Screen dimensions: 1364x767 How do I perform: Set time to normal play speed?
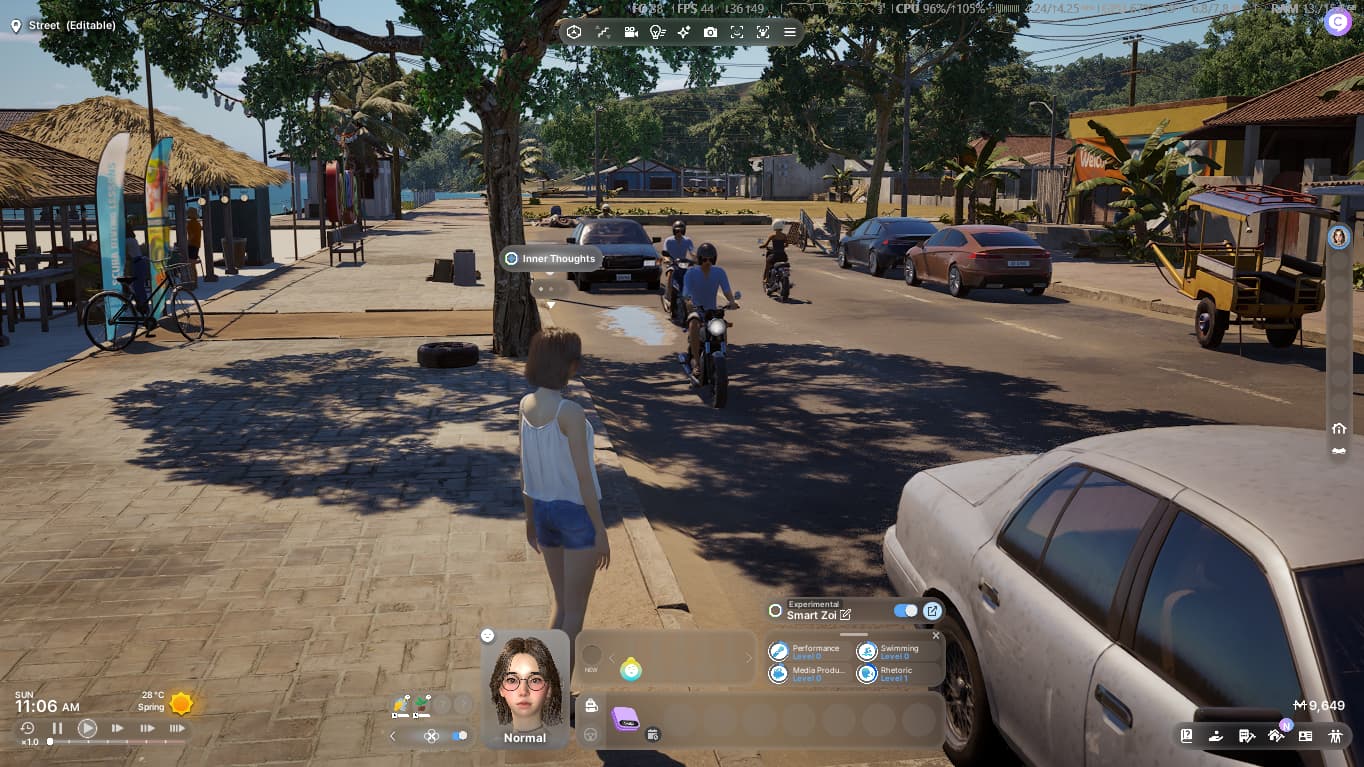(88, 728)
